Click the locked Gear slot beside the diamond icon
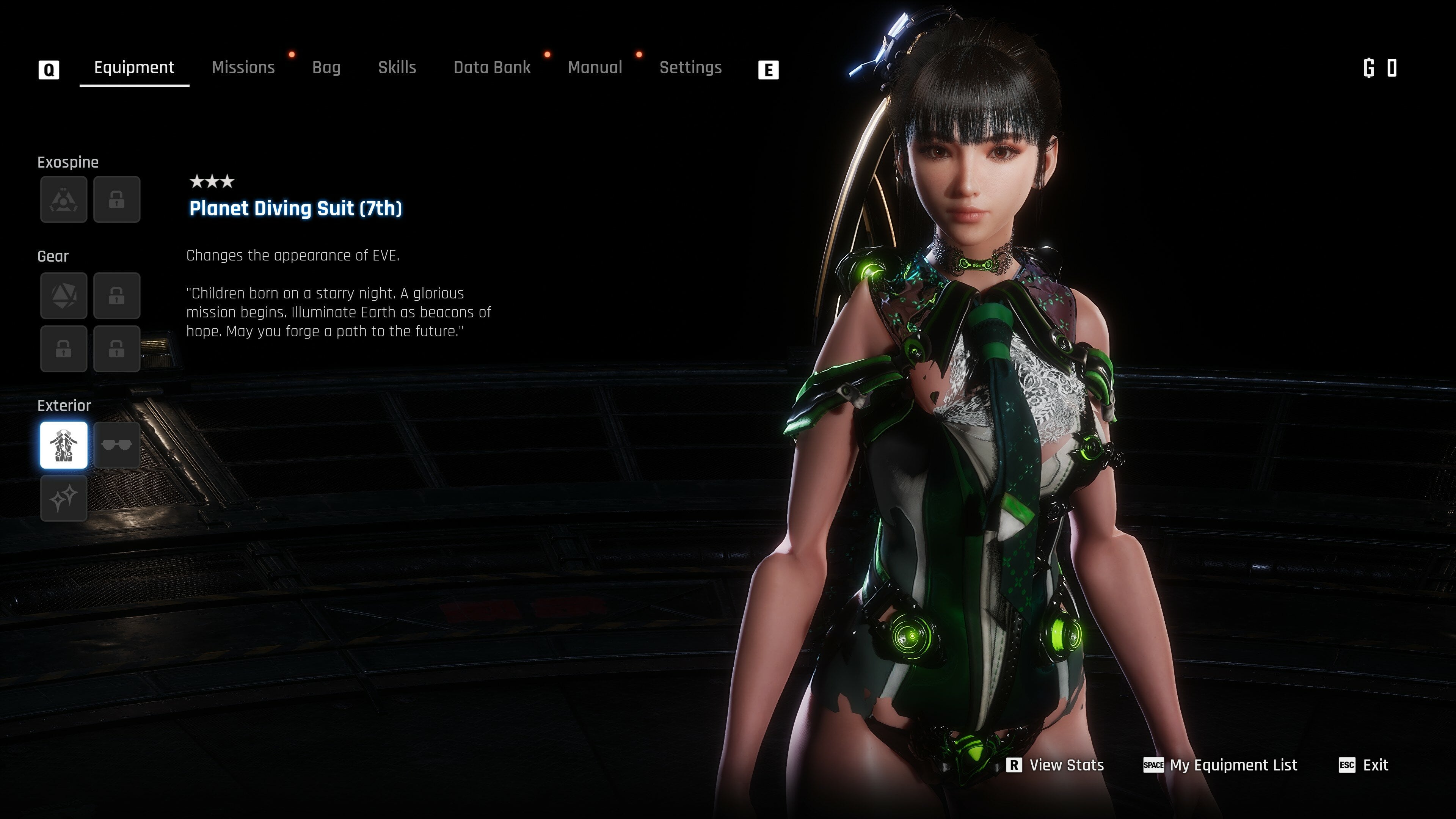1456x819 pixels. (x=117, y=296)
